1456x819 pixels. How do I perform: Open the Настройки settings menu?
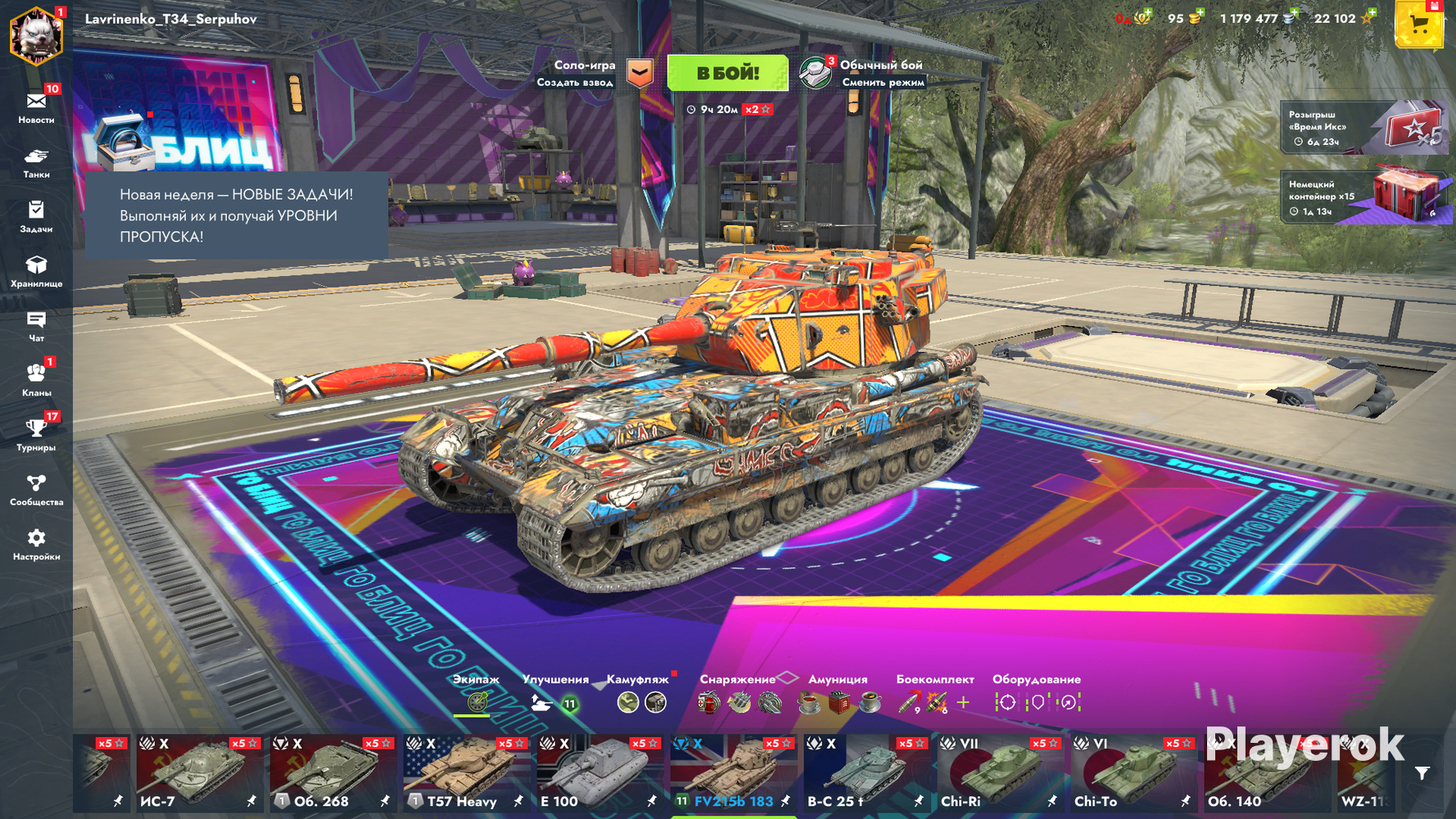pyautogui.click(x=36, y=545)
